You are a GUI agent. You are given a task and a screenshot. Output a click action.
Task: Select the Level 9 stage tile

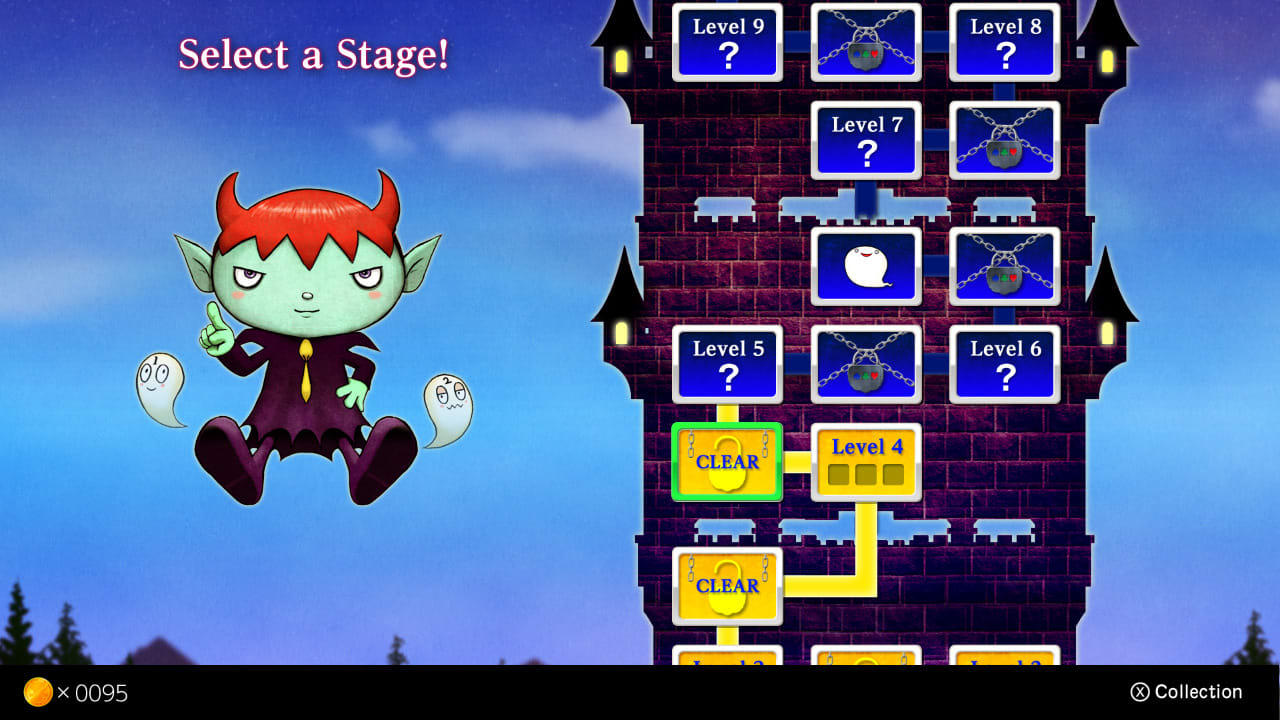click(x=727, y=41)
